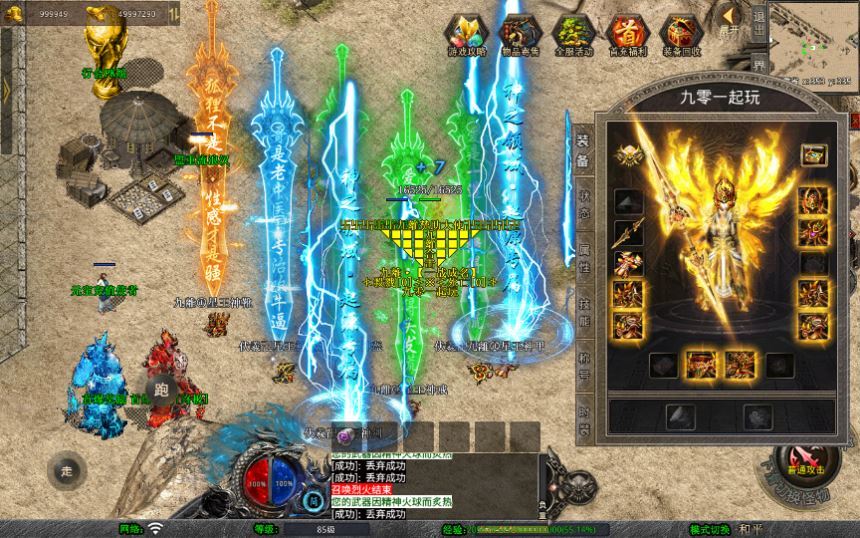The height and width of the screenshot is (538, 860).
Task: Switch to the 装备 equipment tab
Action: coord(583,152)
